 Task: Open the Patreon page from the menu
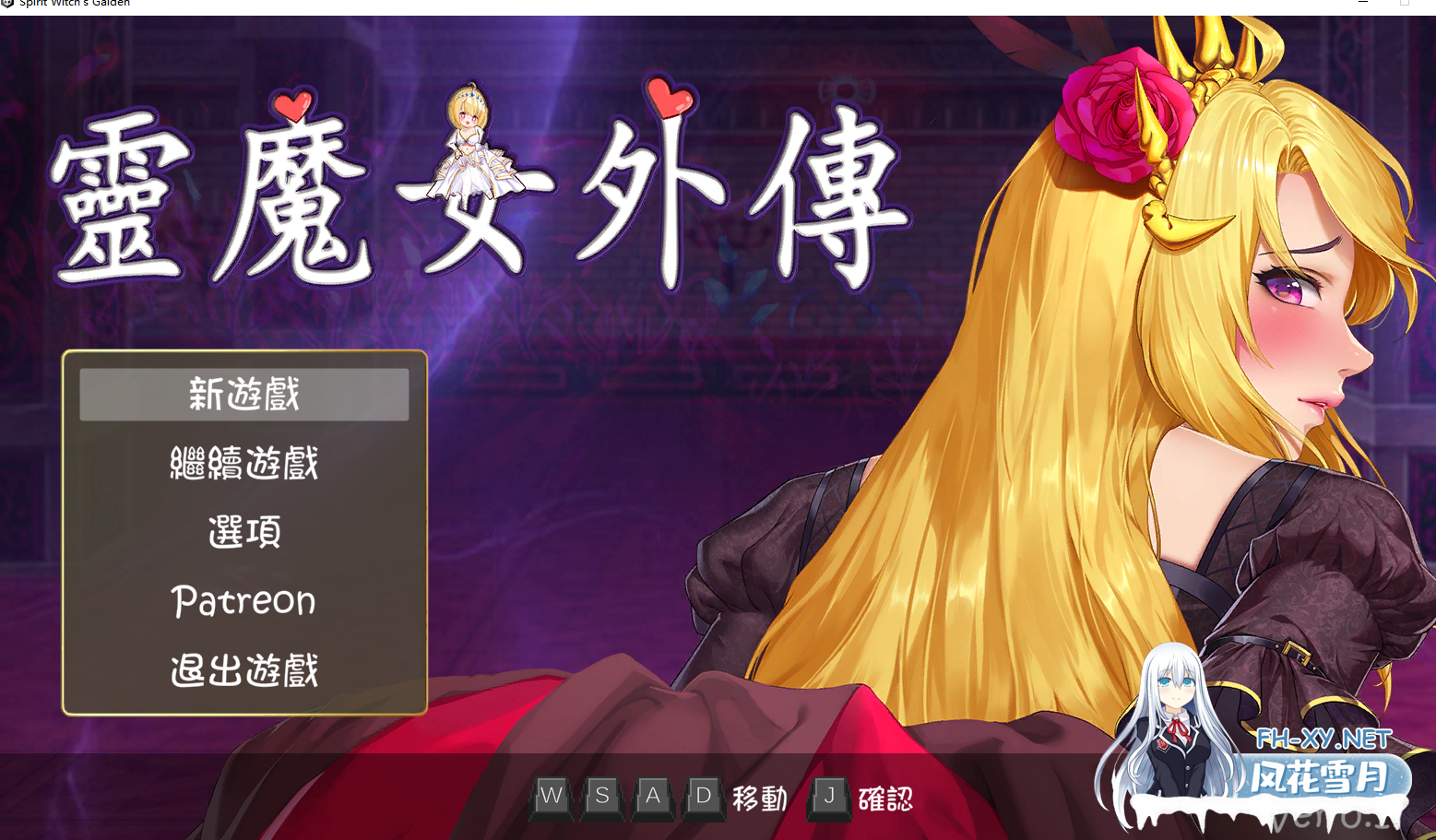243,601
